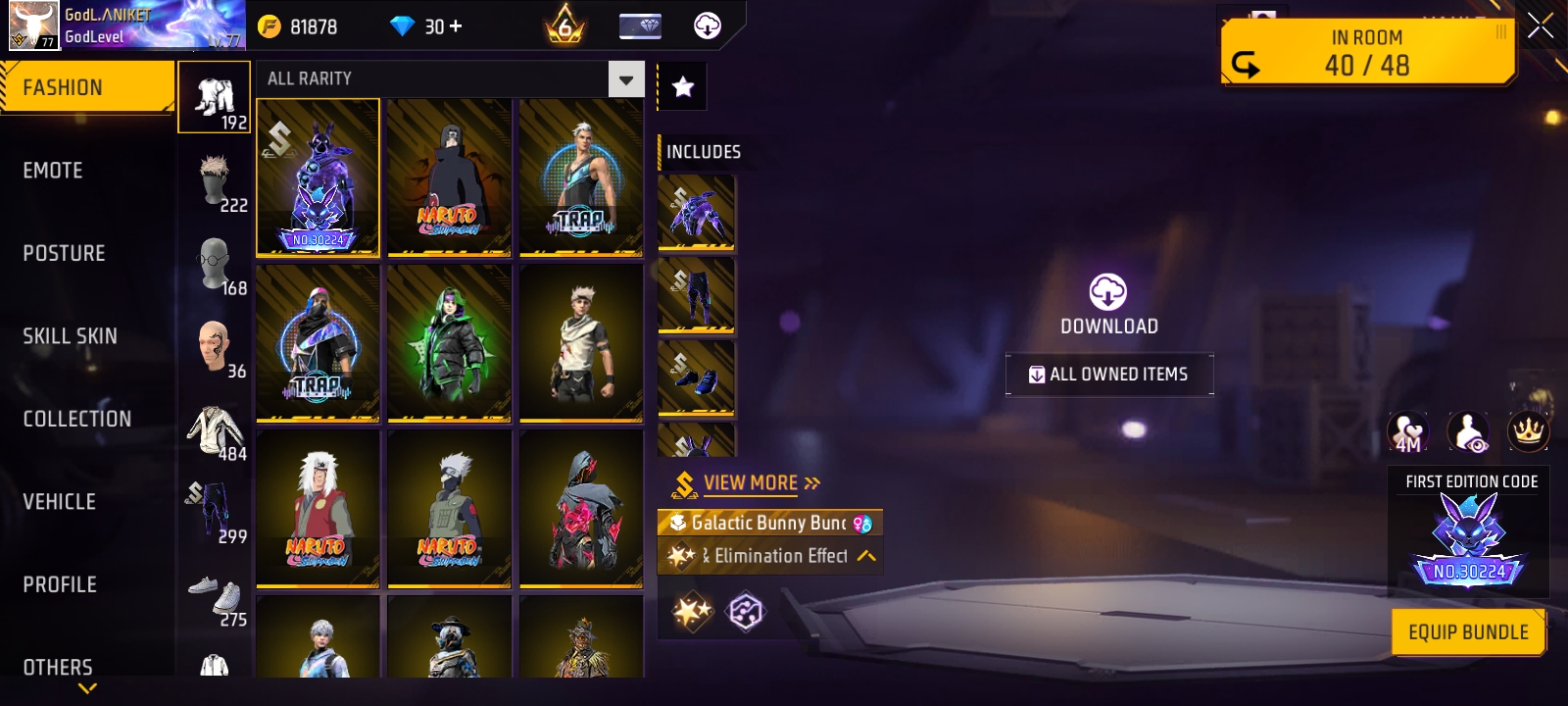Toggle the favorites star filter
Viewport: 1568px width, 706px height.
pos(681,86)
